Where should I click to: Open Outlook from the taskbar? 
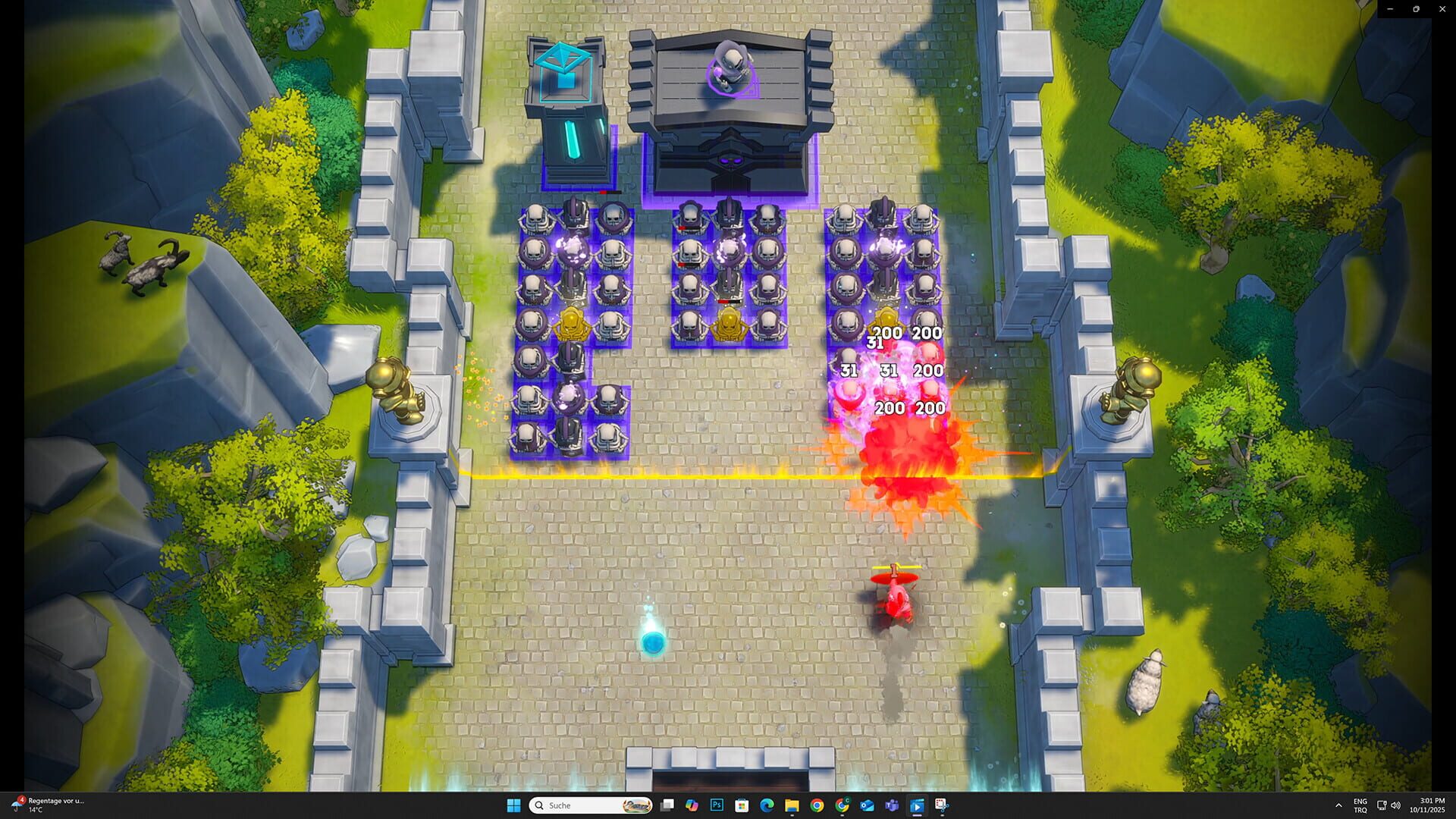coord(866,806)
